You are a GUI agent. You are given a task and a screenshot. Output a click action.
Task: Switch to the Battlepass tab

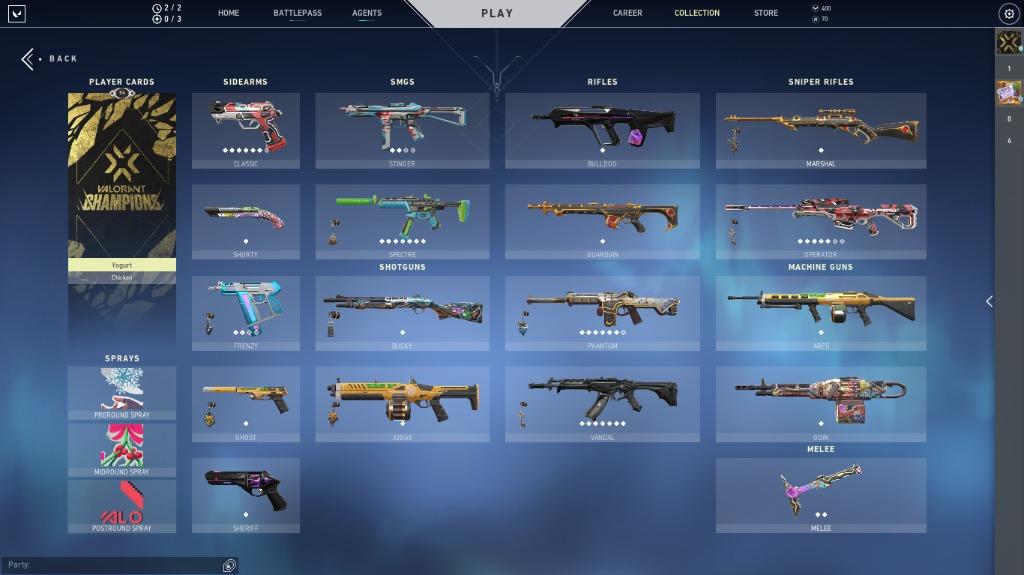[x=297, y=13]
